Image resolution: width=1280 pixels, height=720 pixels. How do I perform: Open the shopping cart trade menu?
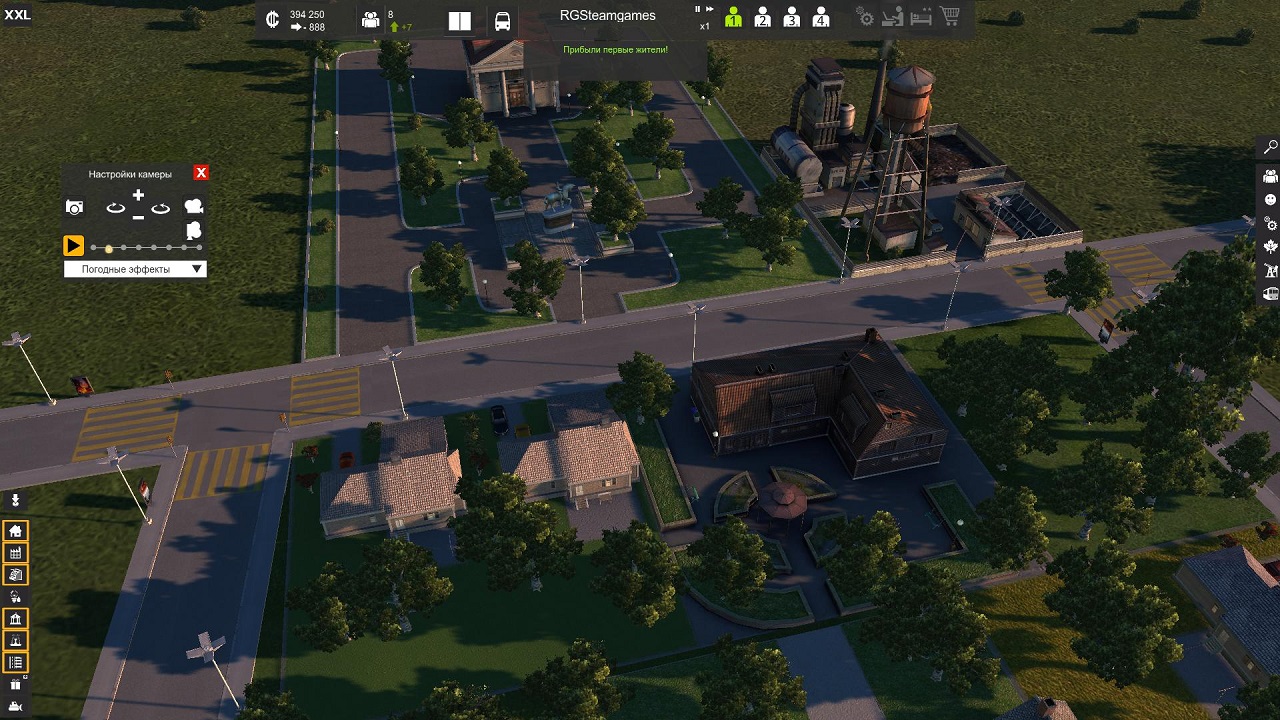click(x=949, y=17)
